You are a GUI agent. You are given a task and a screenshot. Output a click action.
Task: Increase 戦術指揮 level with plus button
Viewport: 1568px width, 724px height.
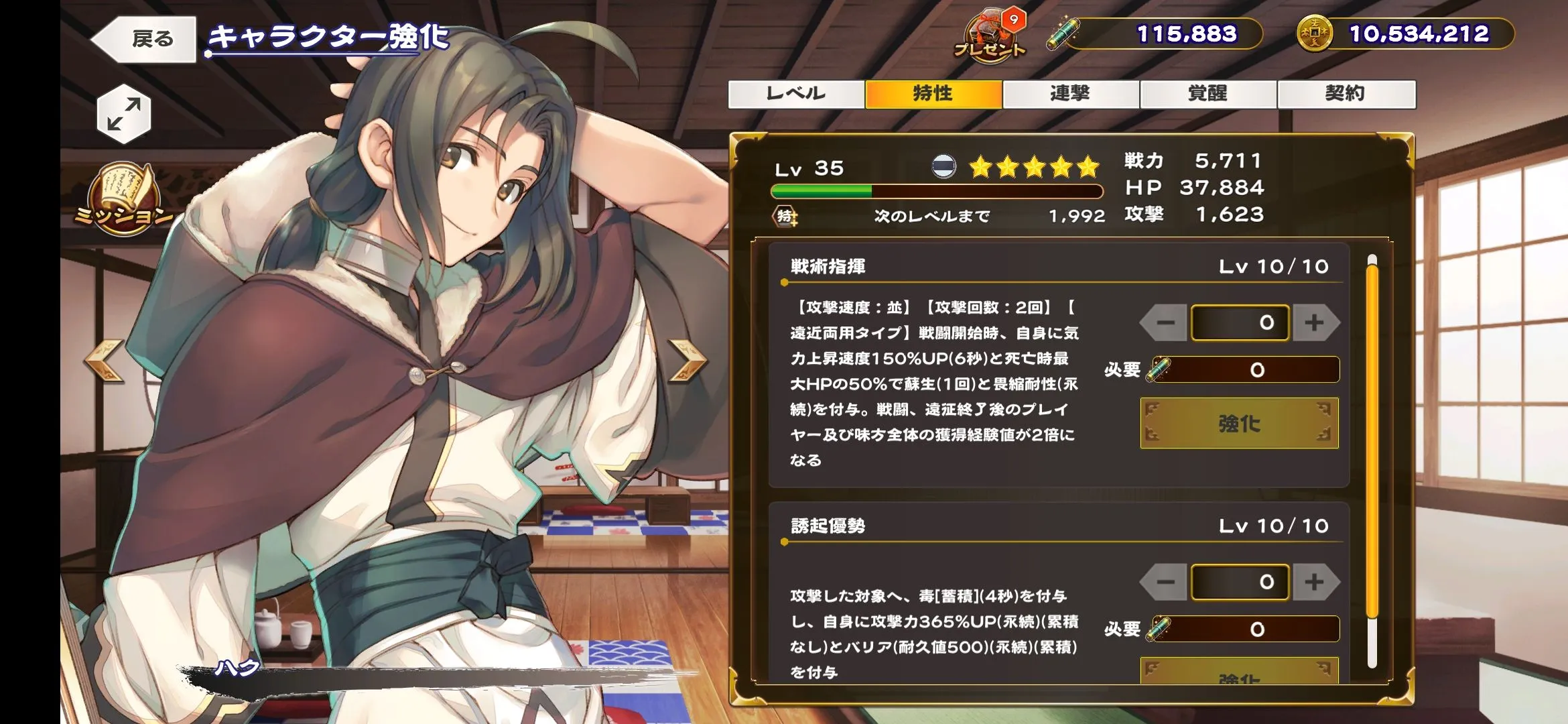coord(1315,322)
